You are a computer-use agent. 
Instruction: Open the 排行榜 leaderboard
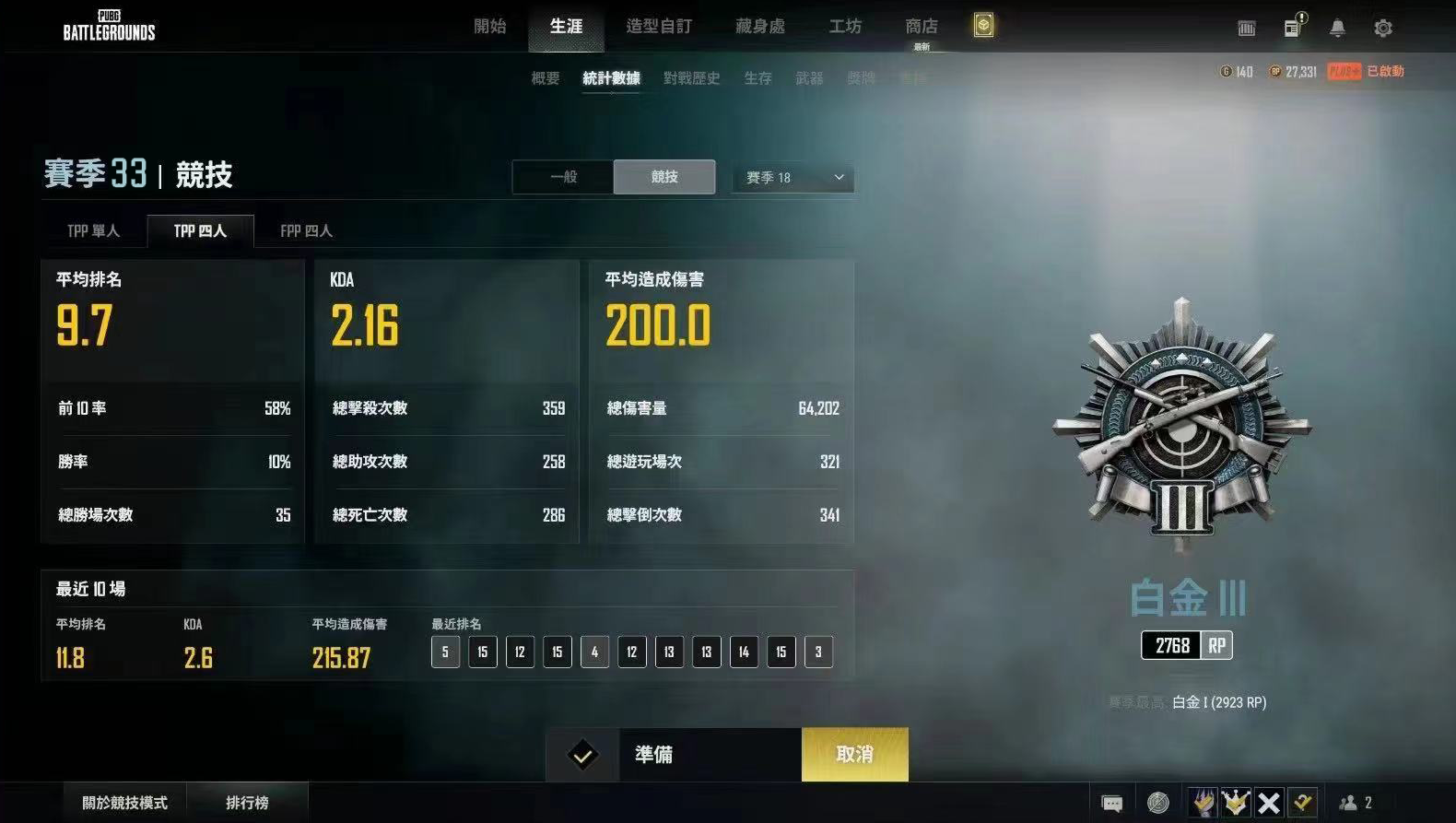(247, 801)
